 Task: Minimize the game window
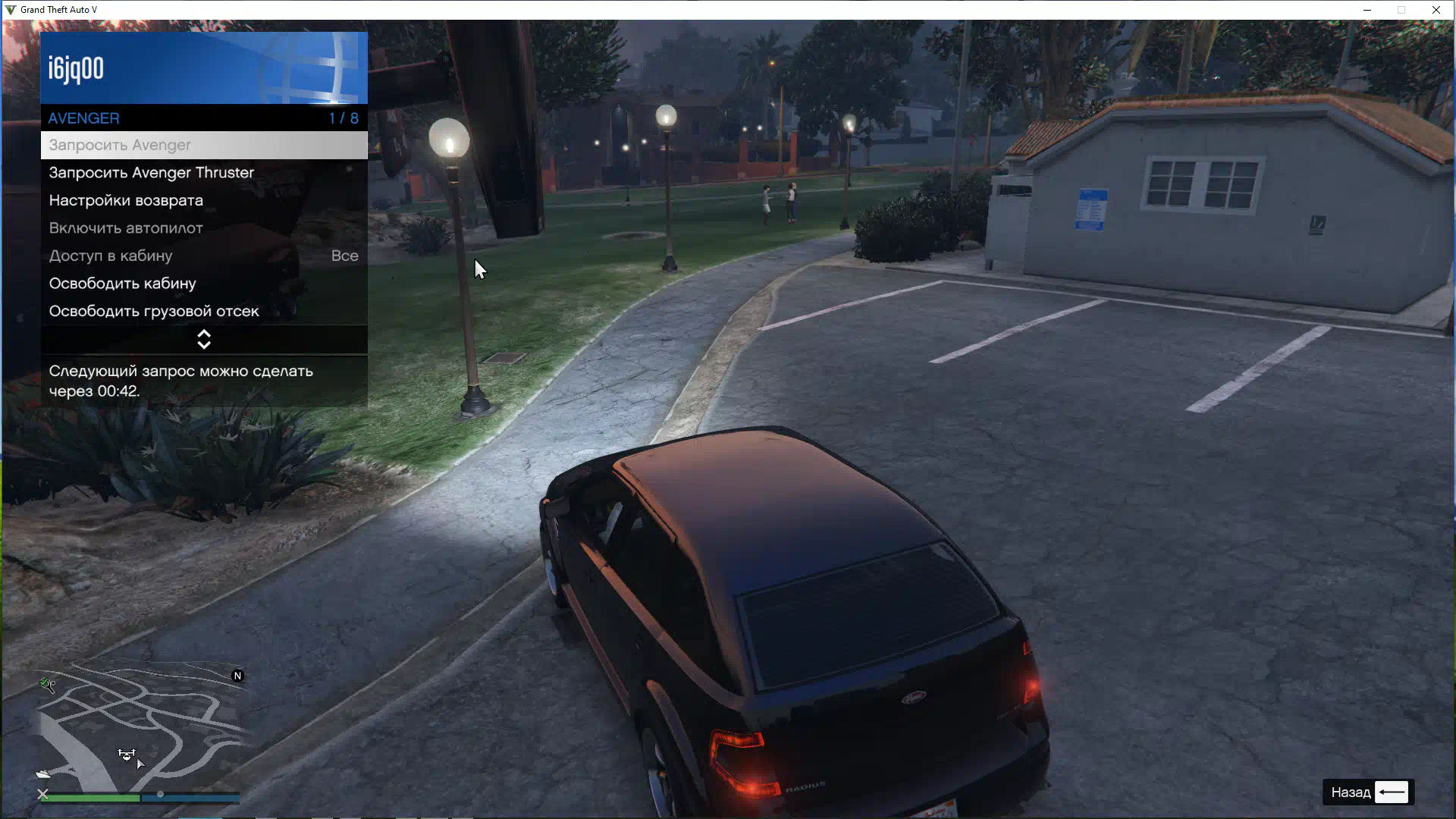(x=1367, y=10)
